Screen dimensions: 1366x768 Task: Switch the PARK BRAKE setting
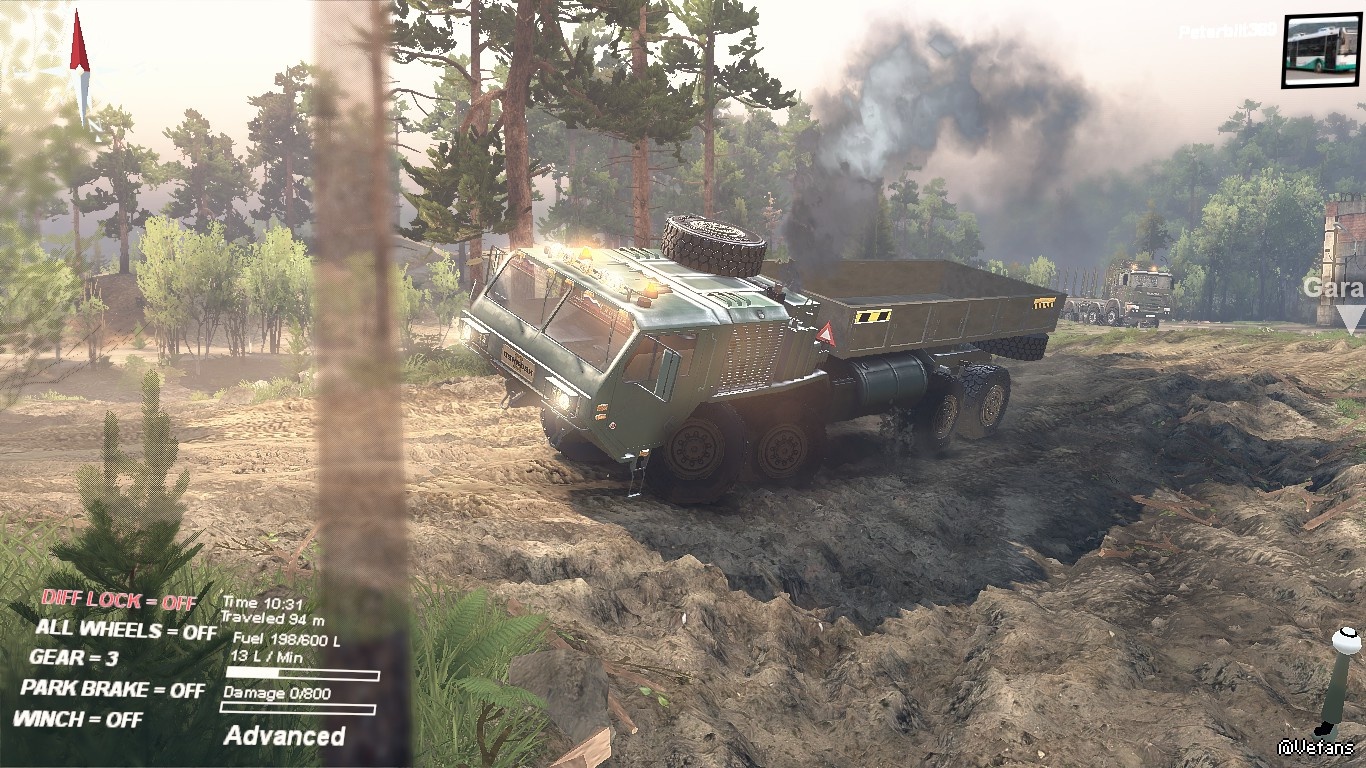click(x=112, y=689)
